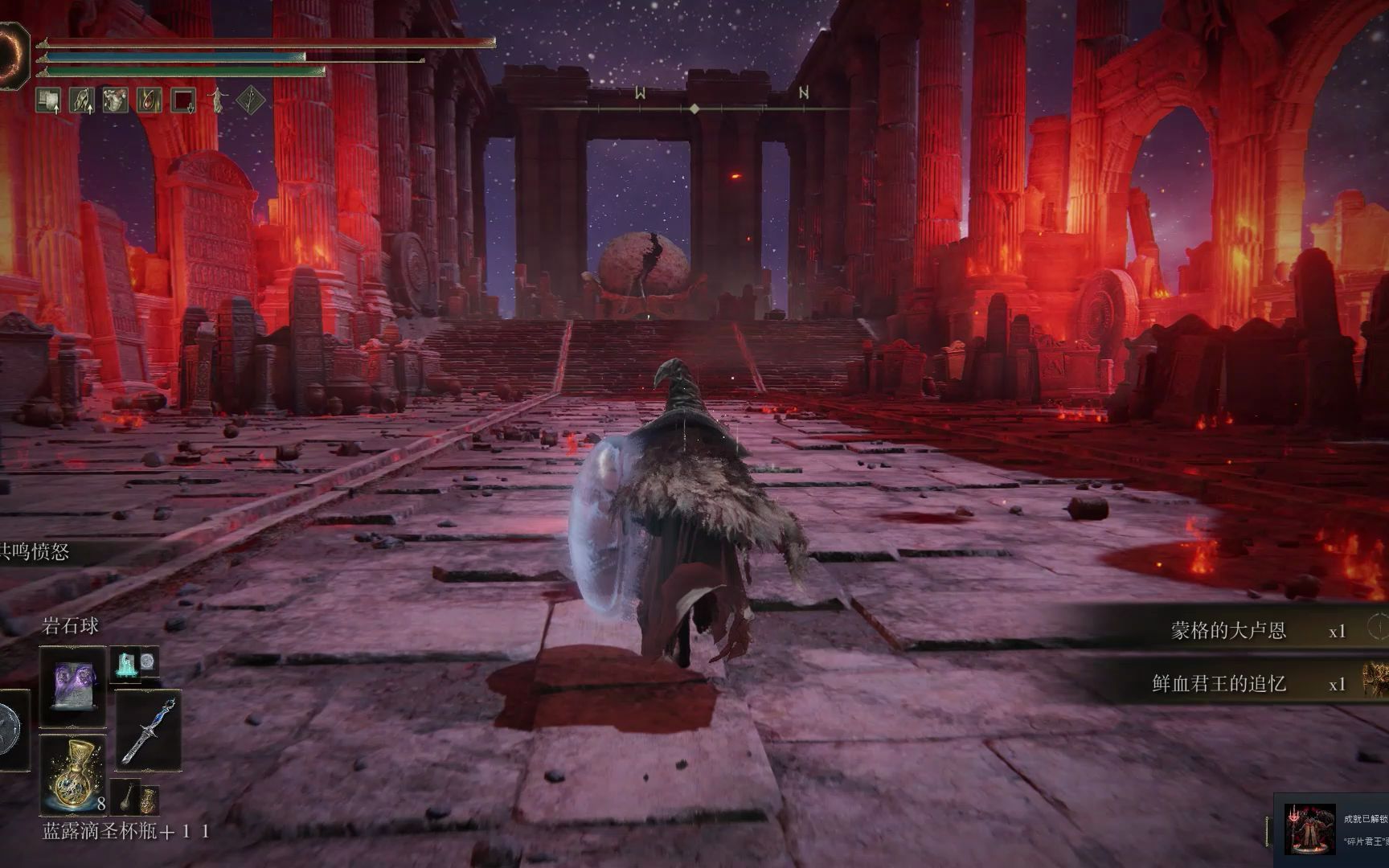The width and height of the screenshot is (1389, 868).
Task: Click the compass bar diamond marker
Action: point(694,108)
